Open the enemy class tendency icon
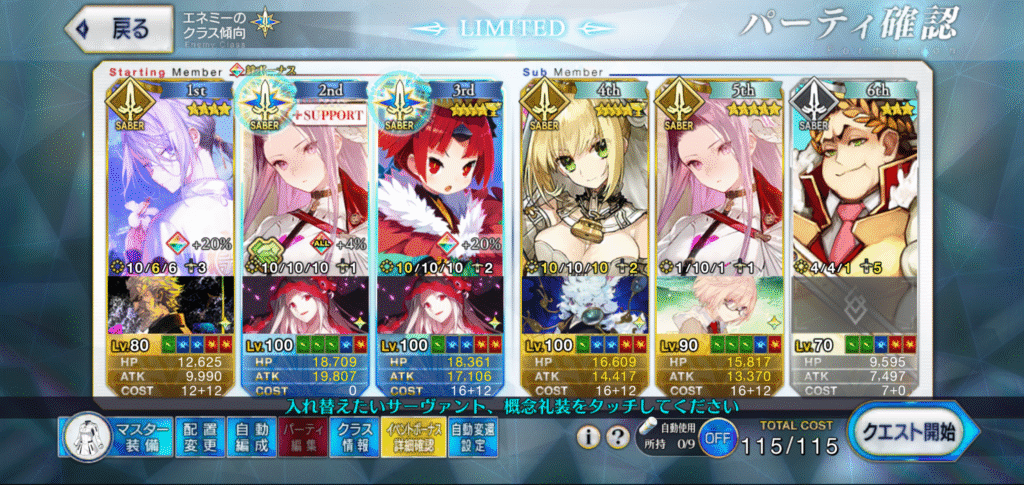1024x485 pixels. coord(266,22)
